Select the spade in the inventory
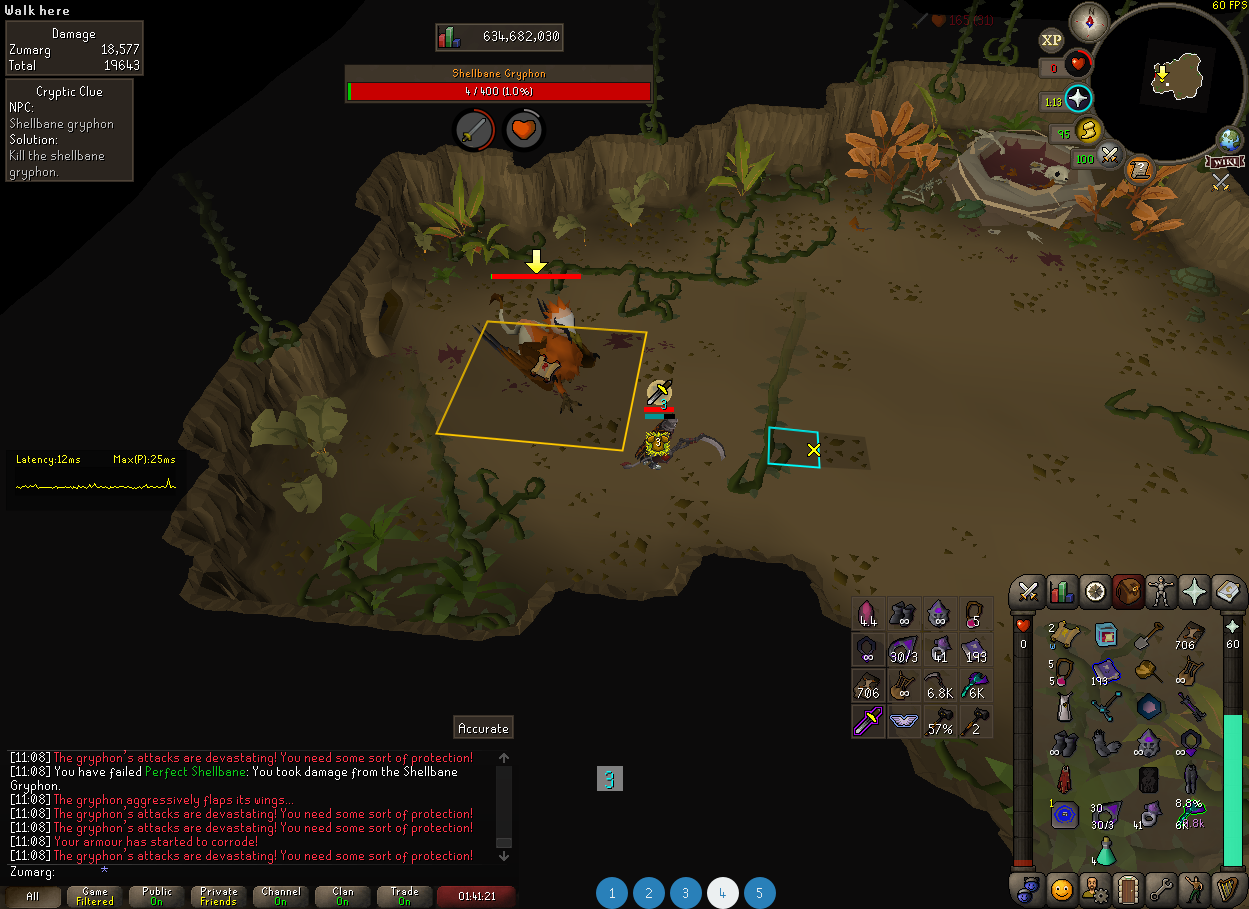This screenshot has height=909, width=1249. coord(1148,634)
